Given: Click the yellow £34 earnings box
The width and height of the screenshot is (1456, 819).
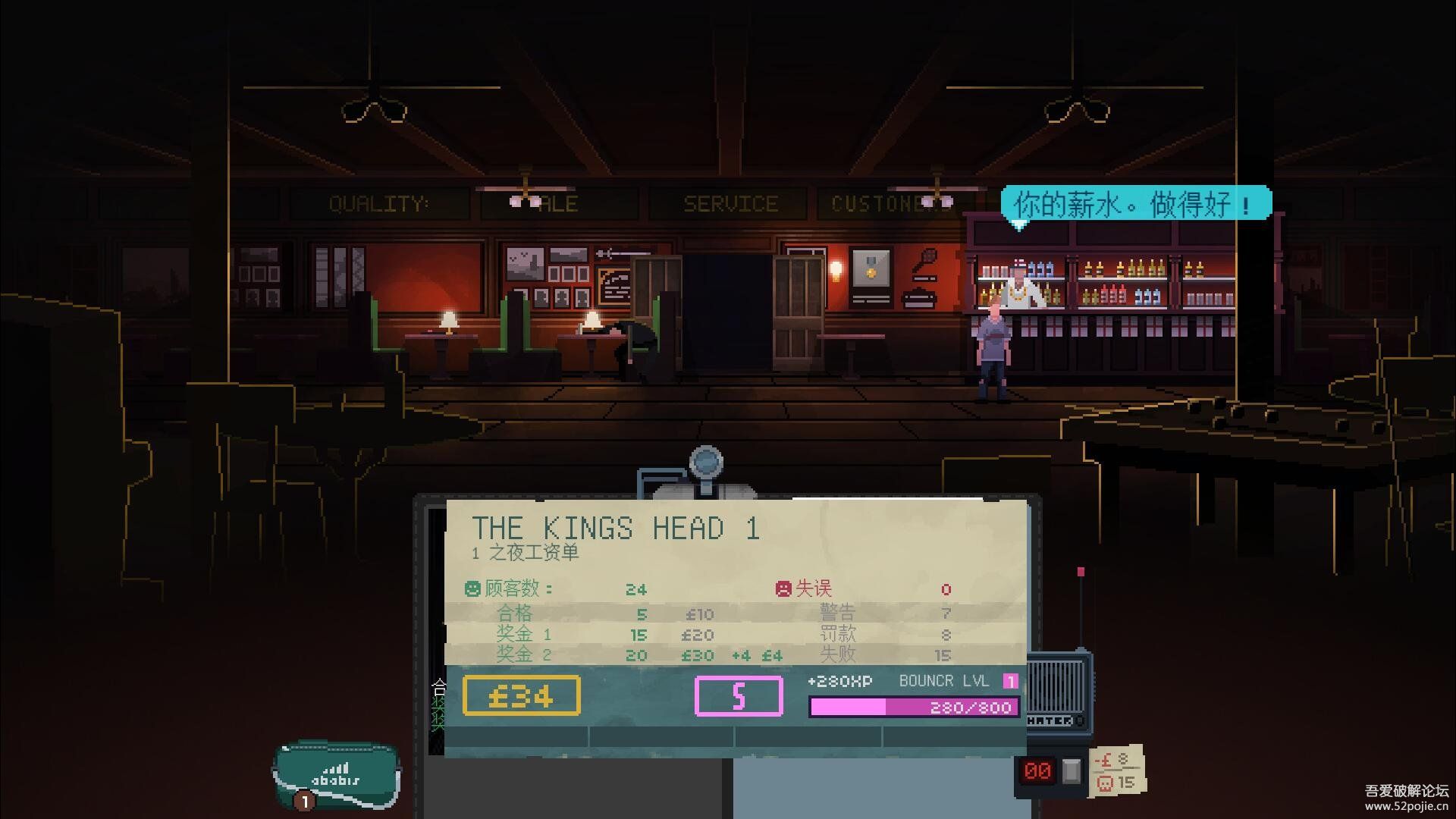Looking at the screenshot, I should click(x=522, y=696).
